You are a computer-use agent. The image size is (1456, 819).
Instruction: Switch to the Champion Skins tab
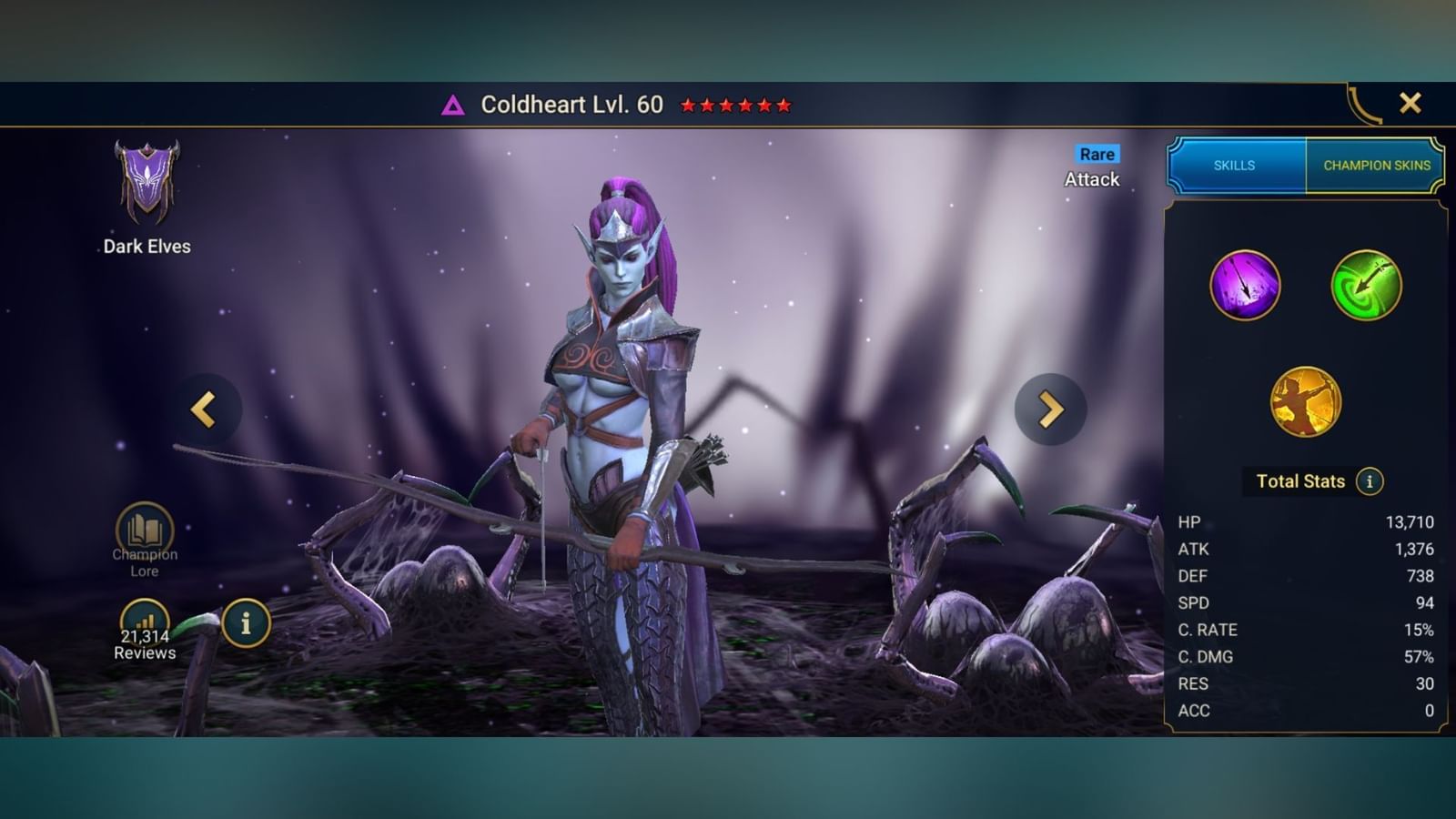1375,166
